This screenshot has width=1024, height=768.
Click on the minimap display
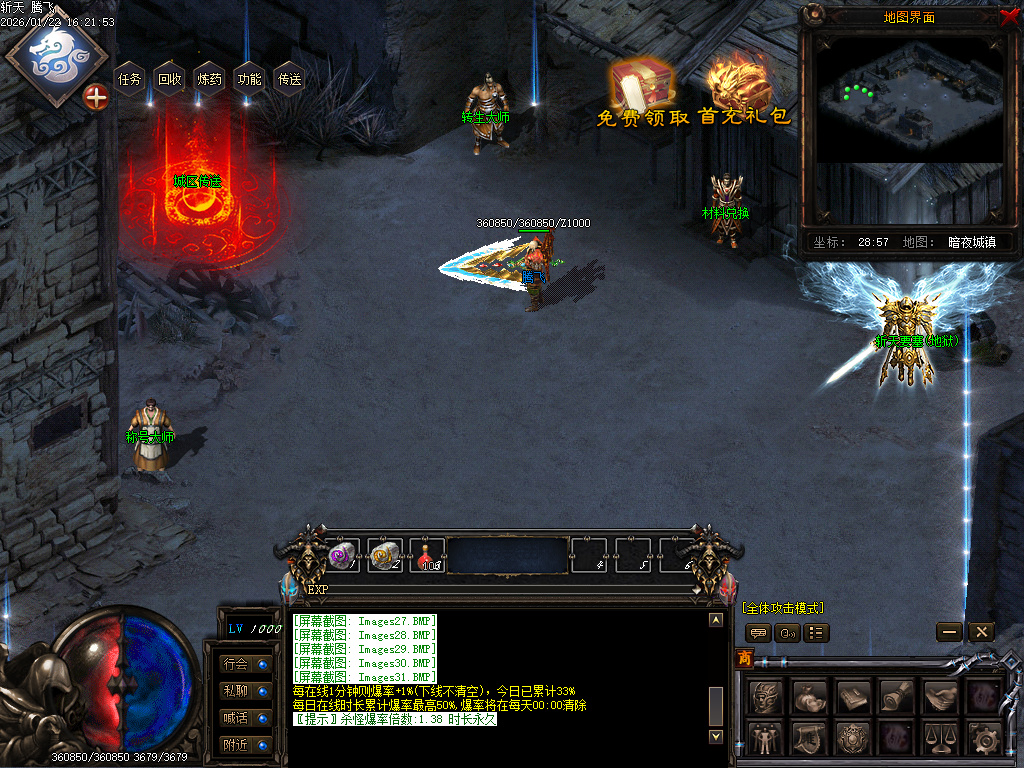point(909,100)
